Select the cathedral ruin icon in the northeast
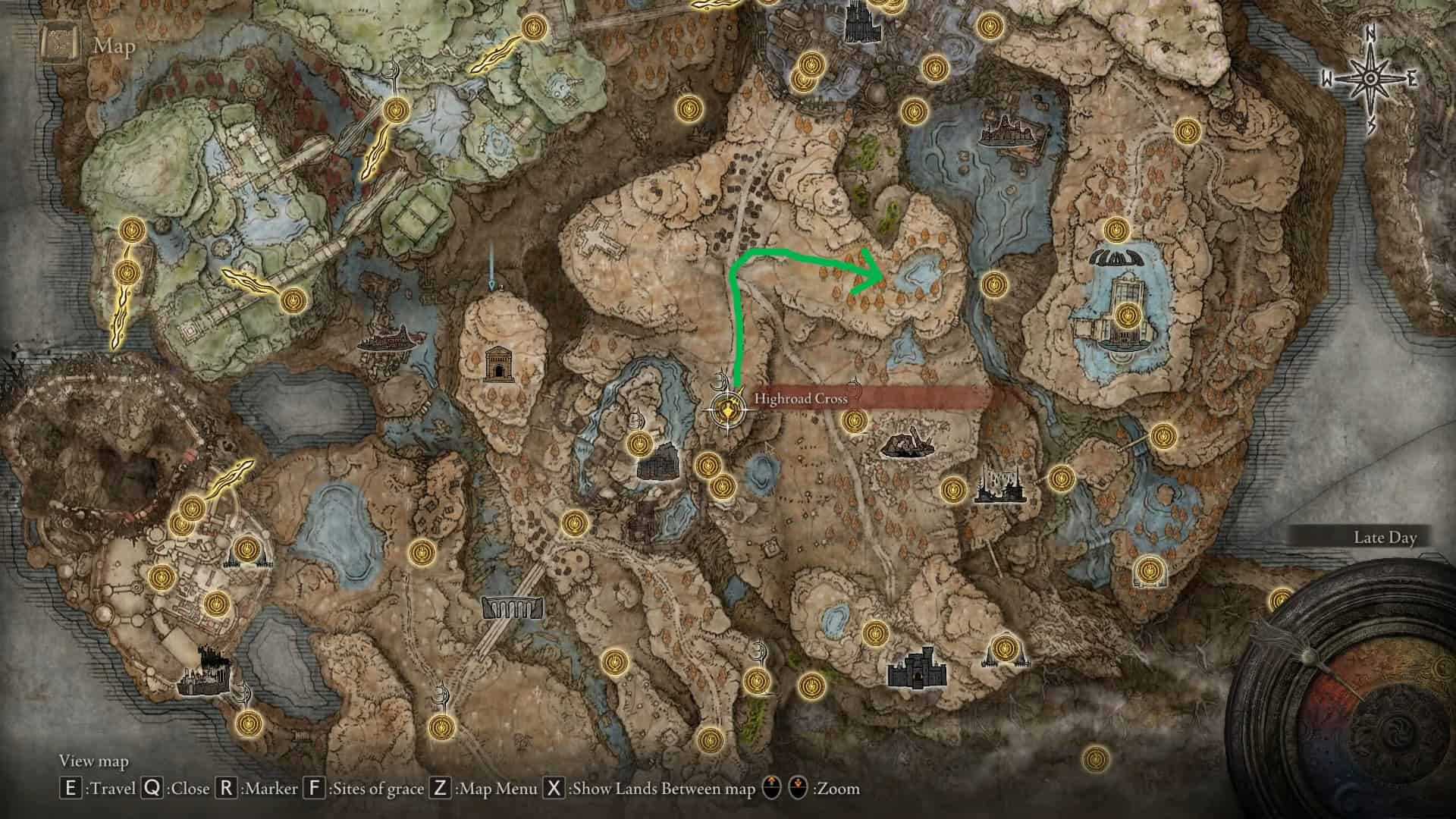The height and width of the screenshot is (819, 1456). coord(1009,129)
